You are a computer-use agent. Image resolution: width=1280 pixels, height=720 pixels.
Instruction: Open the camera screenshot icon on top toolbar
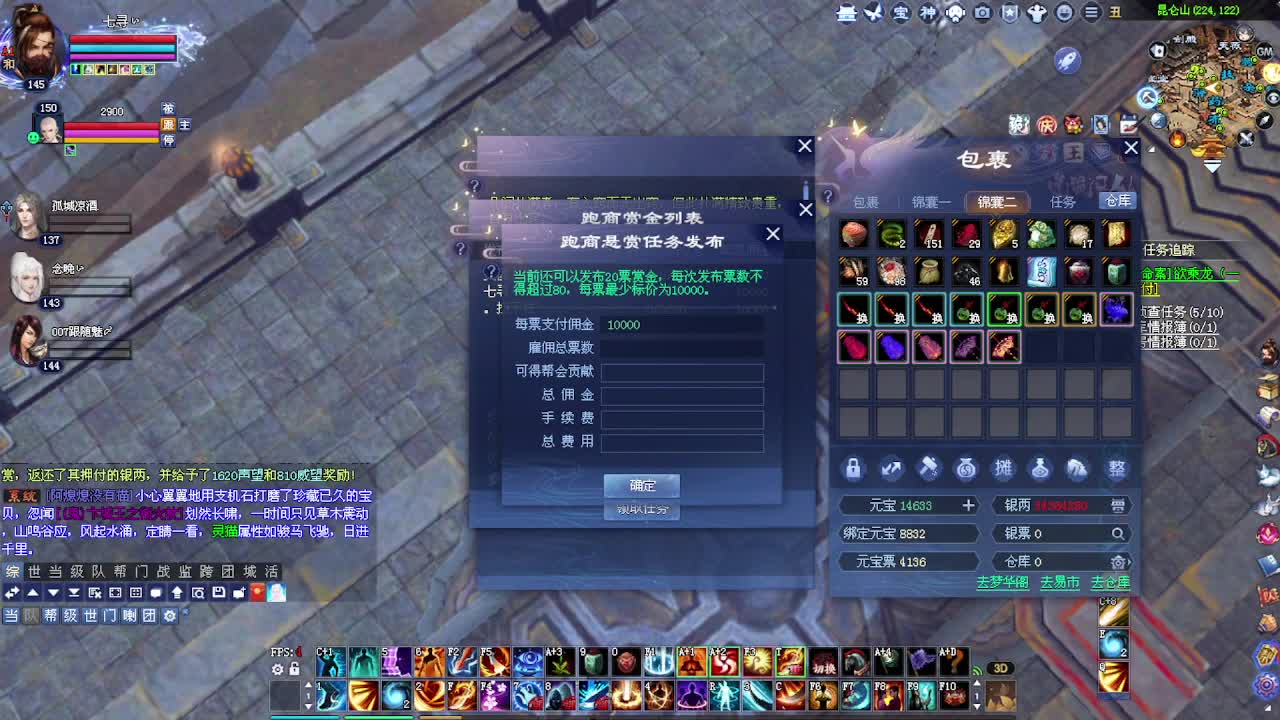[982, 14]
